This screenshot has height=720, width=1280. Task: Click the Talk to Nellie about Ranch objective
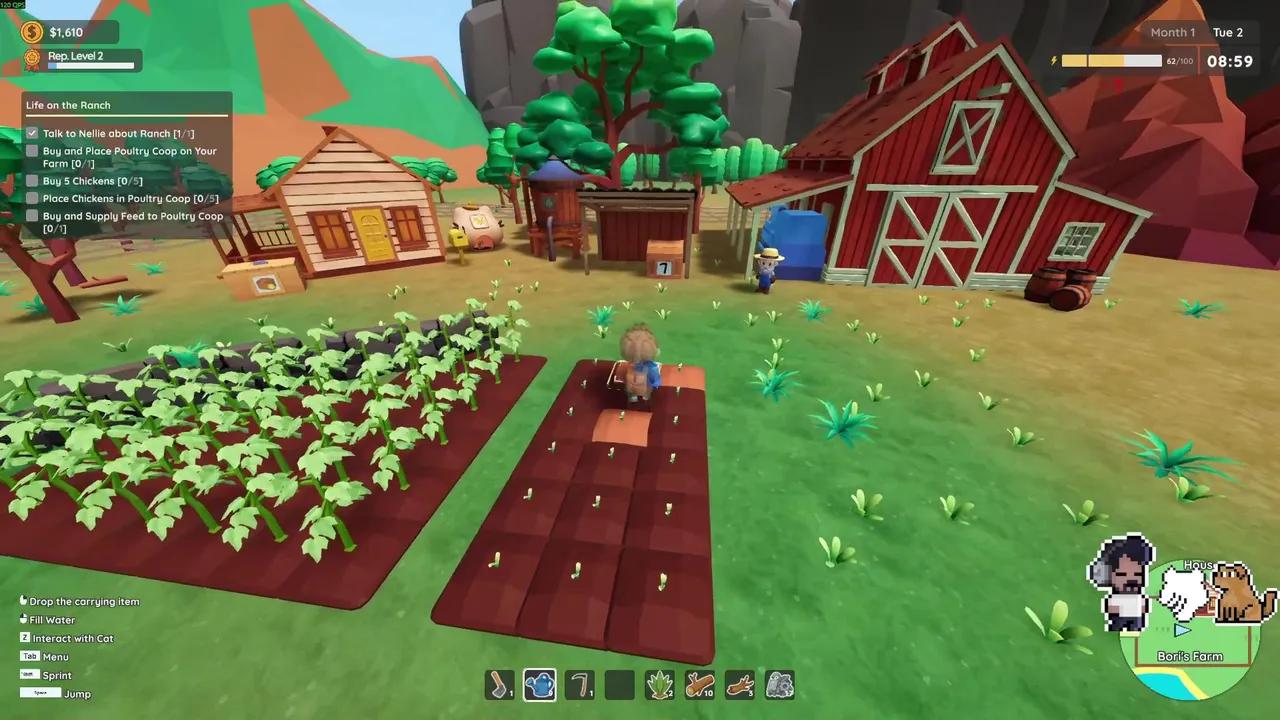pyautogui.click(x=118, y=133)
